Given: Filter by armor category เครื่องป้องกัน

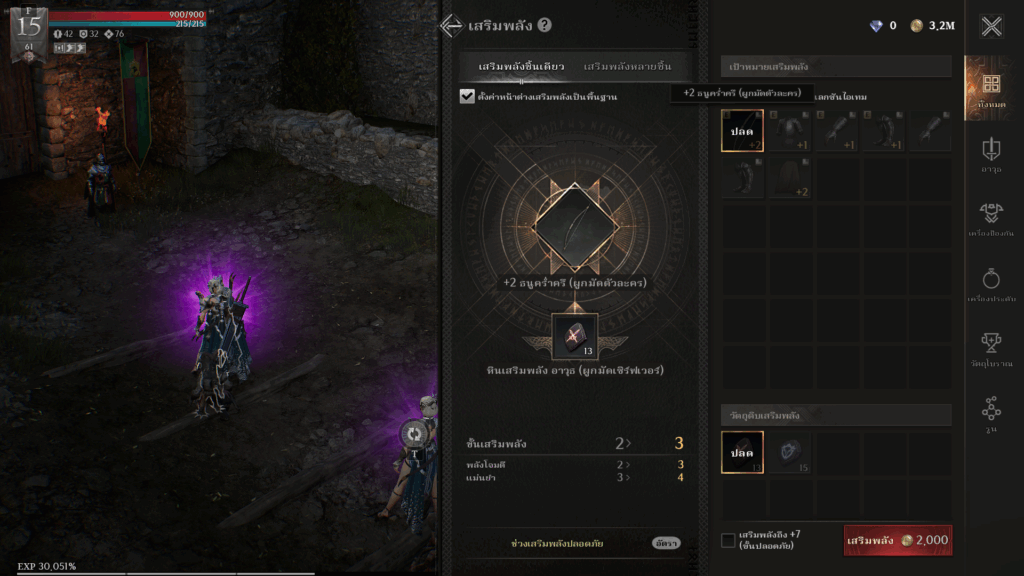Looking at the screenshot, I should (991, 218).
